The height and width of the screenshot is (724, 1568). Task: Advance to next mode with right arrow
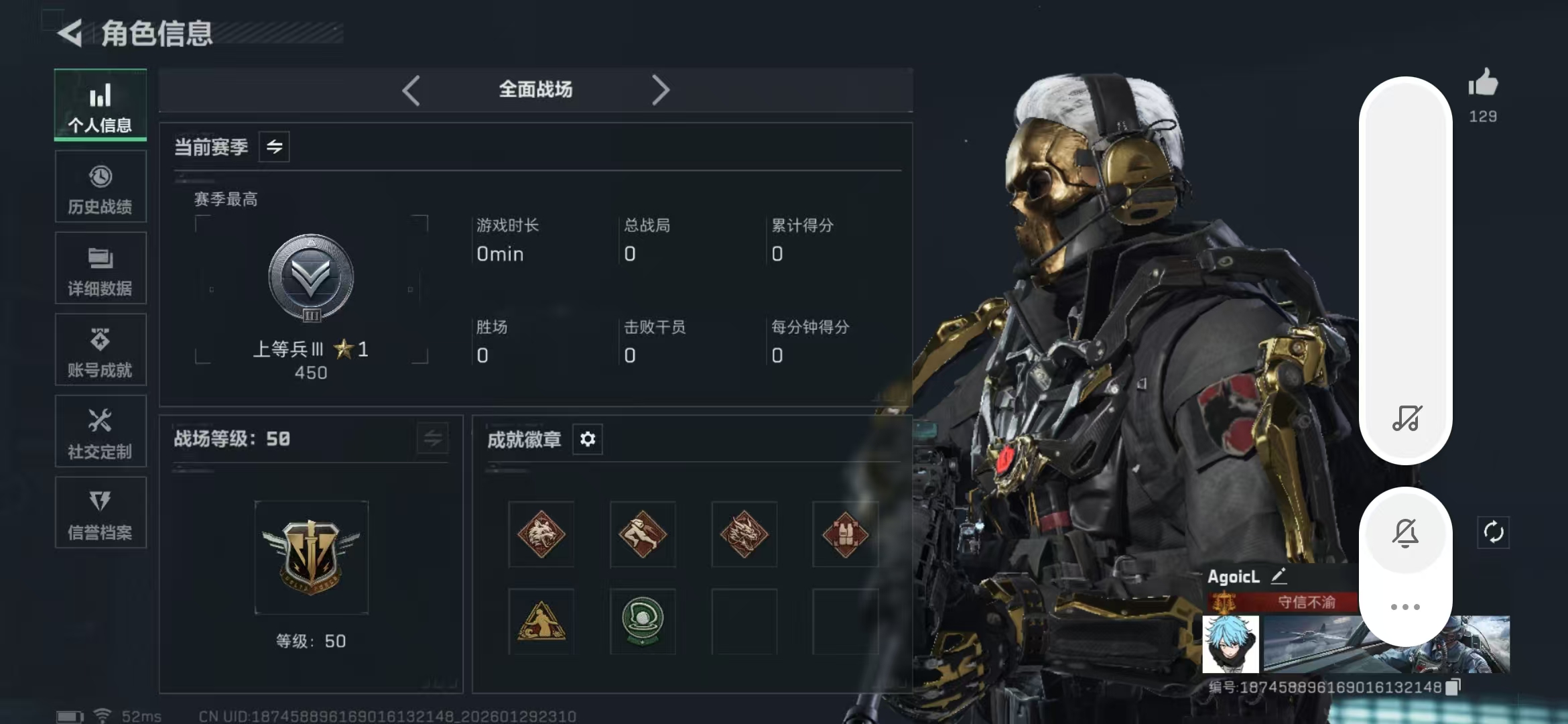pos(661,88)
